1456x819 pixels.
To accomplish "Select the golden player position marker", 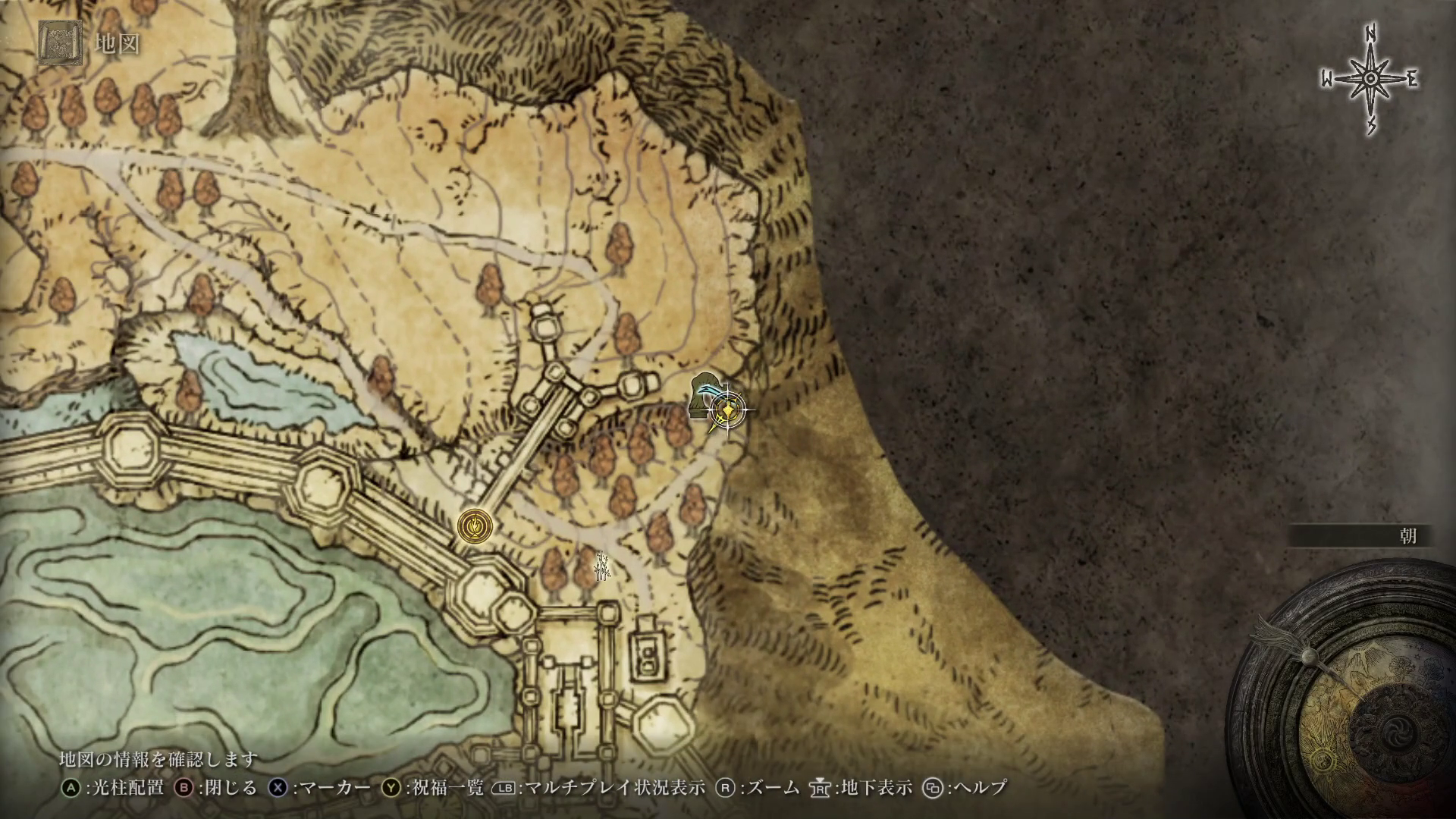I will click(727, 411).
